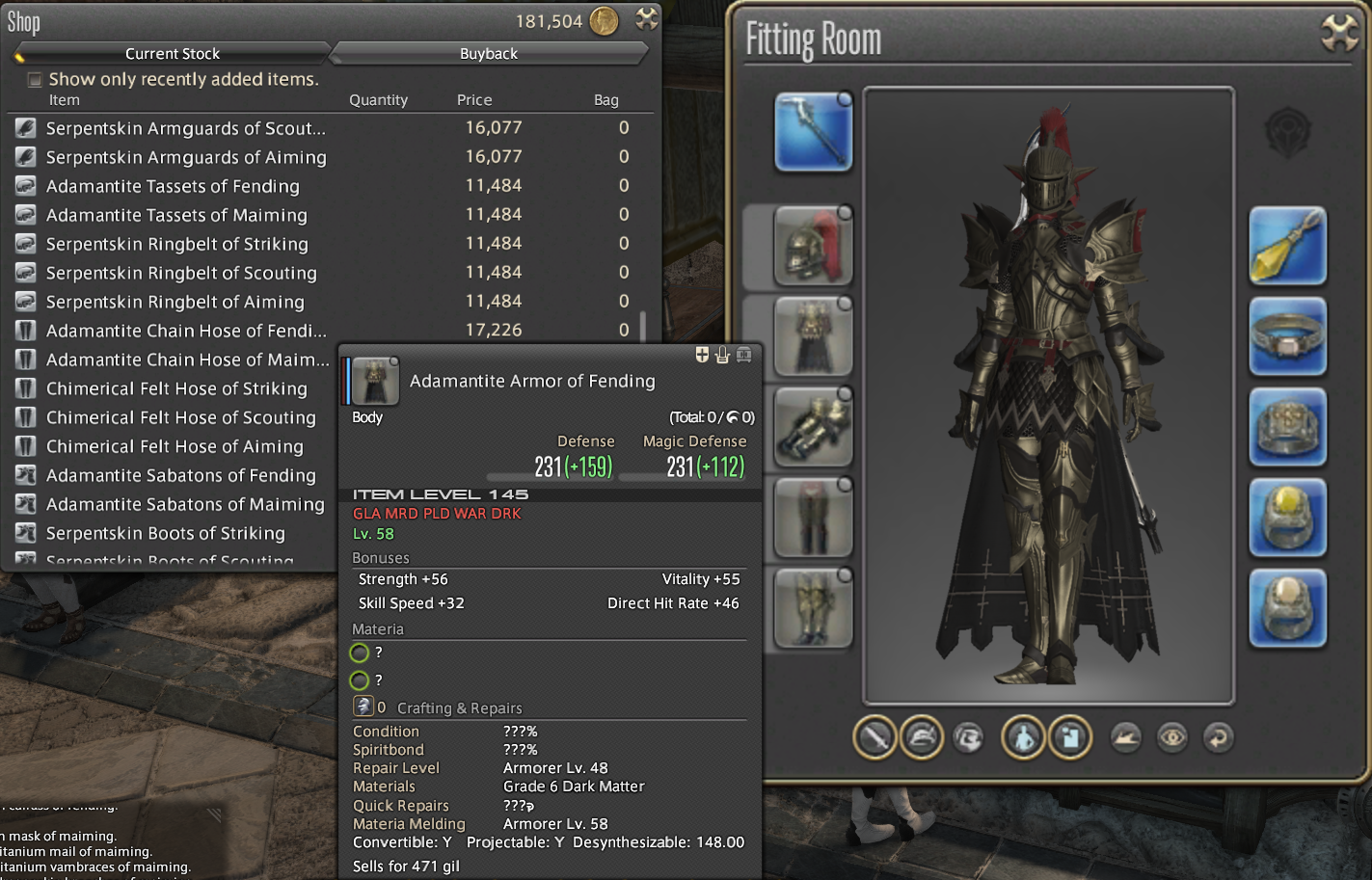This screenshot has height=880, width=1372.
Task: Select the weapon slot in Fitting Room
Action: (813, 132)
